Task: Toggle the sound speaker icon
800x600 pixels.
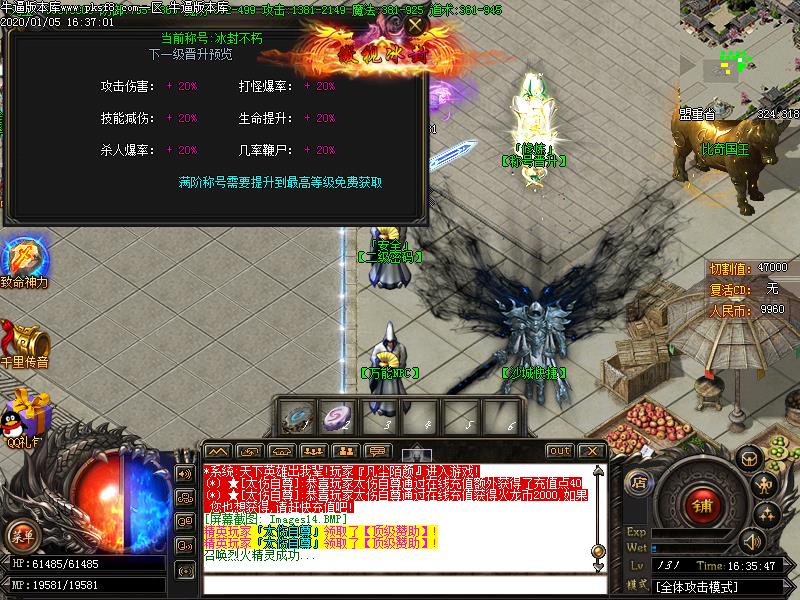Action: coord(750,542)
